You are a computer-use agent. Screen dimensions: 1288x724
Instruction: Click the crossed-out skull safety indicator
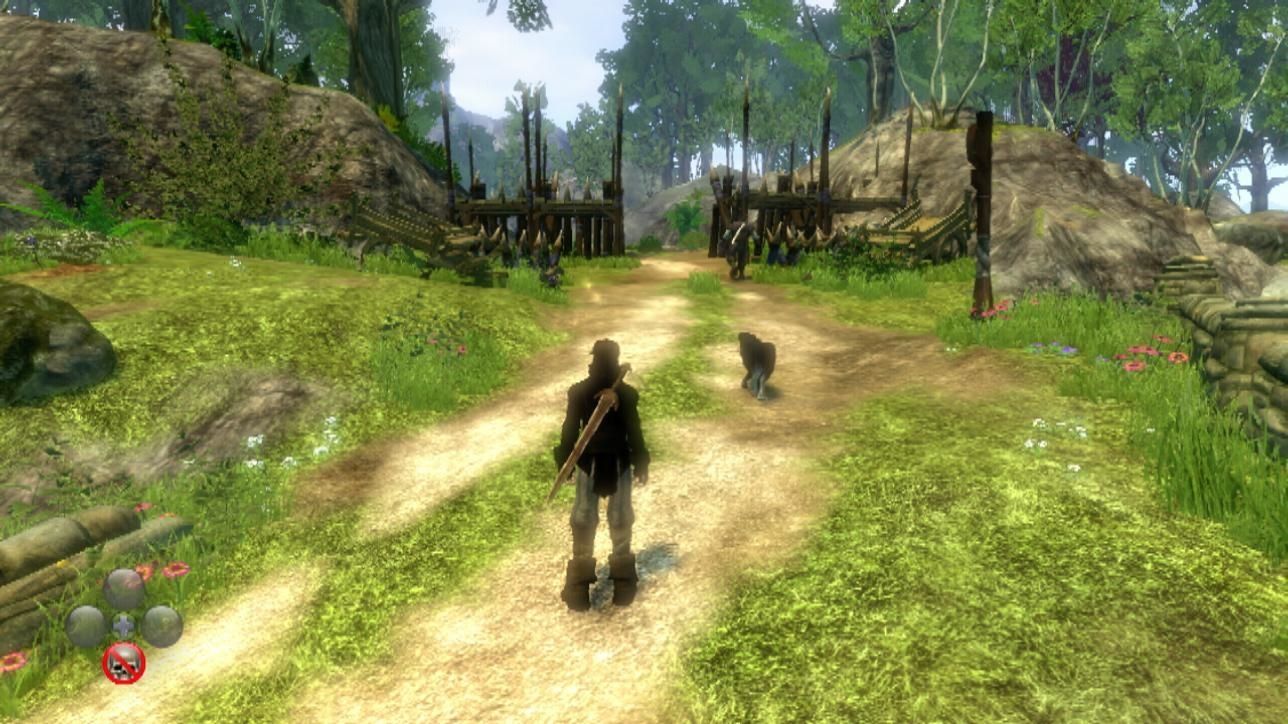[x=125, y=662]
